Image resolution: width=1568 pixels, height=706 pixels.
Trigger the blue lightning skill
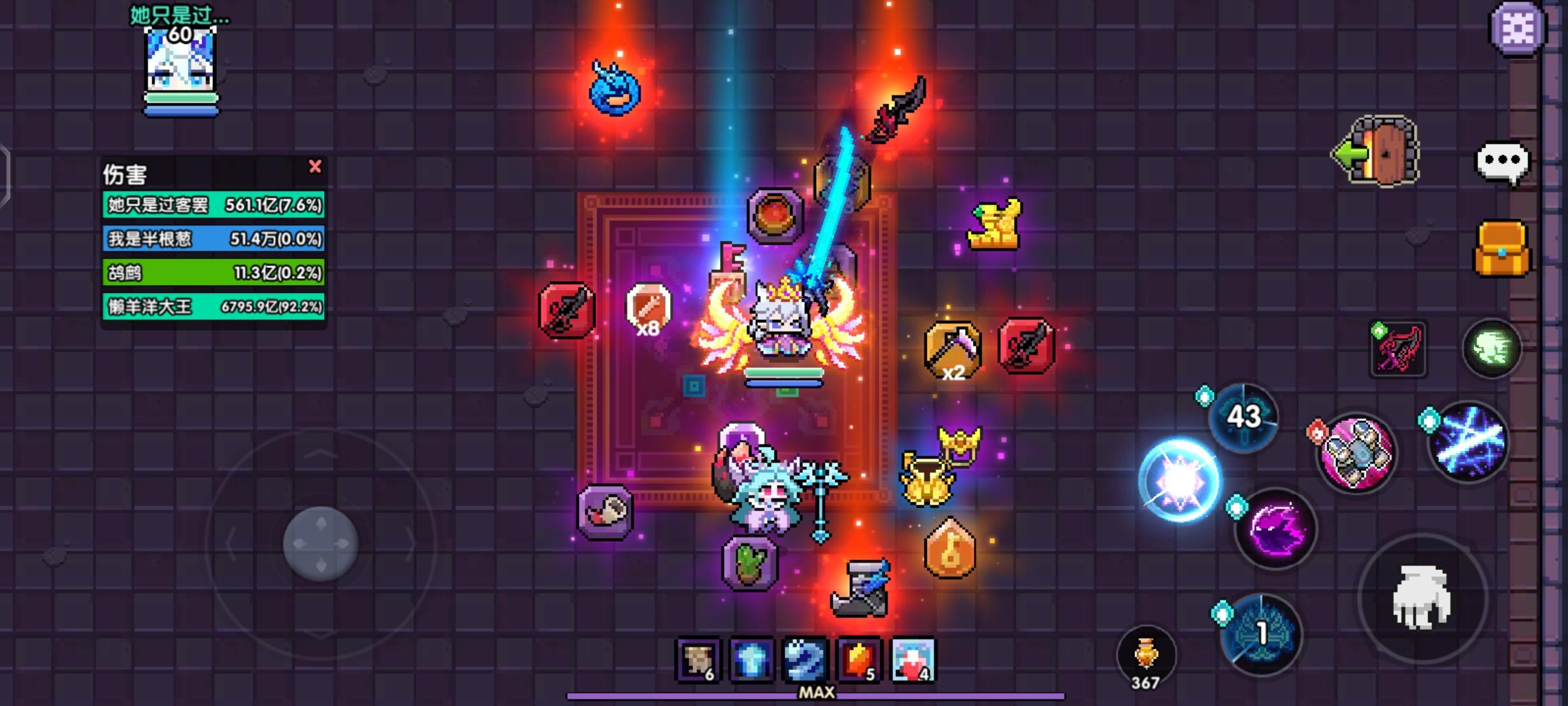pyautogui.click(x=1470, y=445)
